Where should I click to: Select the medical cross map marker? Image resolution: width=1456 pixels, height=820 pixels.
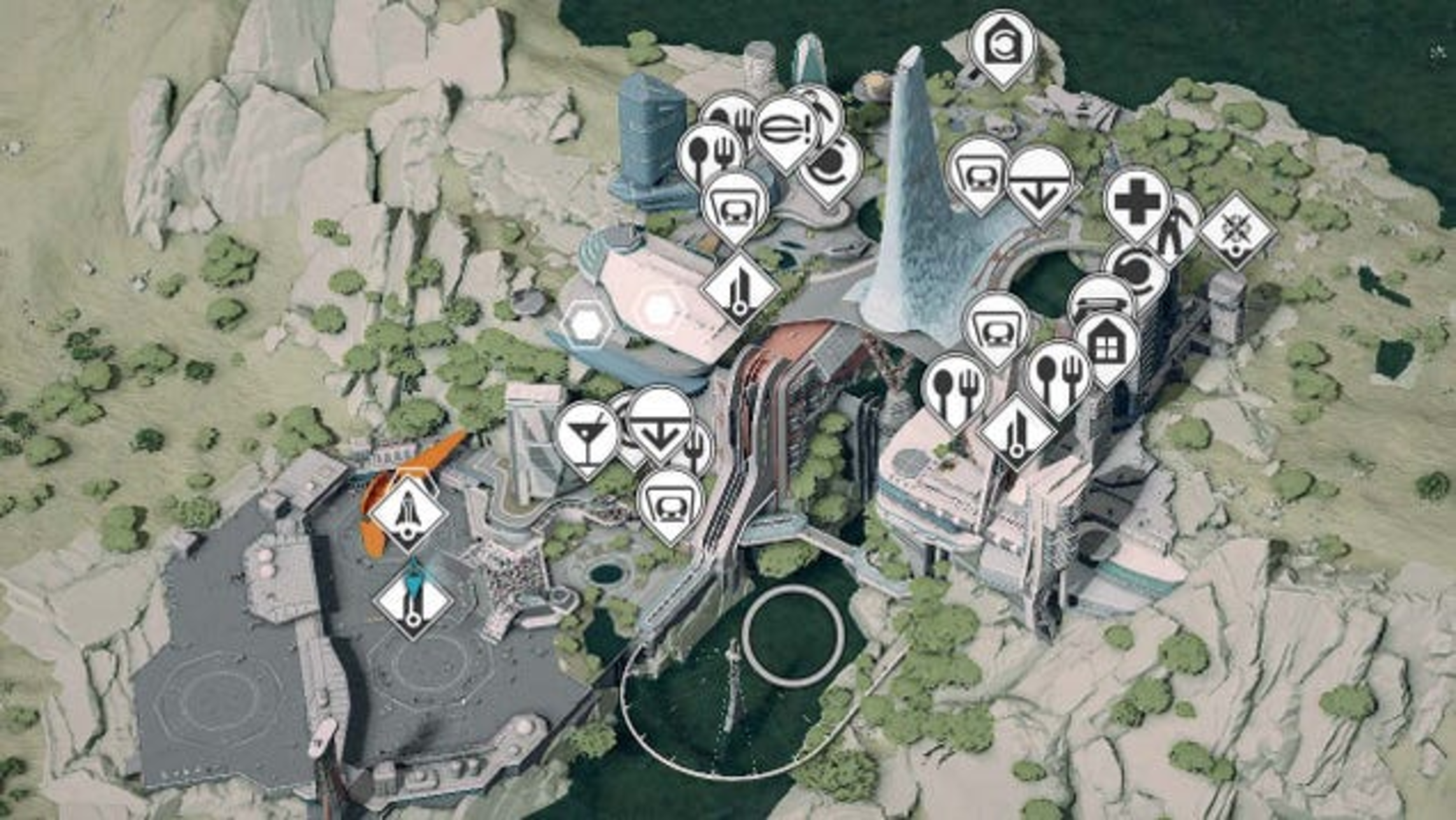[x=1137, y=203]
